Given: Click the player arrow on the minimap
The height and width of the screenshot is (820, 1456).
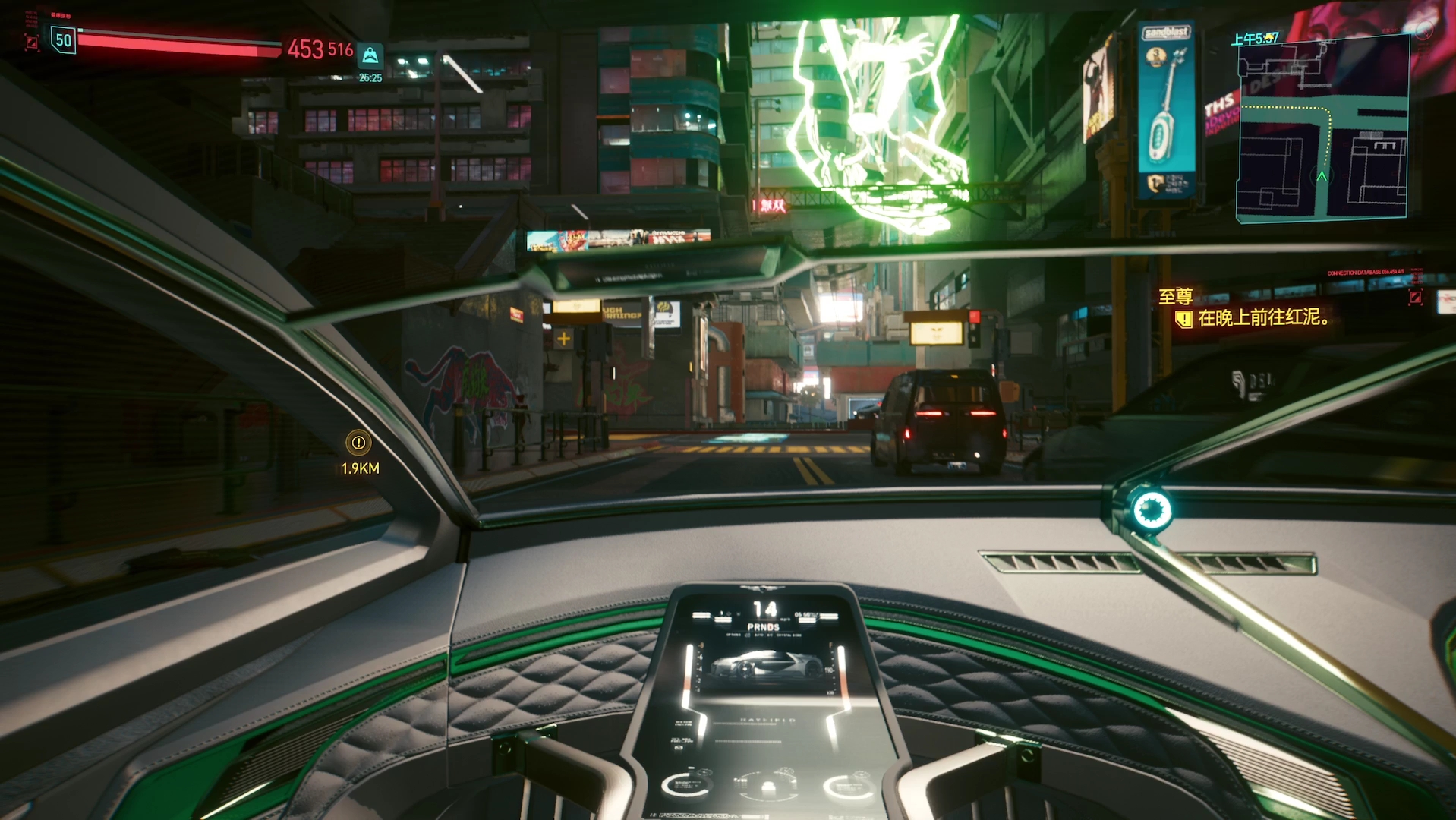Looking at the screenshot, I should (1322, 176).
